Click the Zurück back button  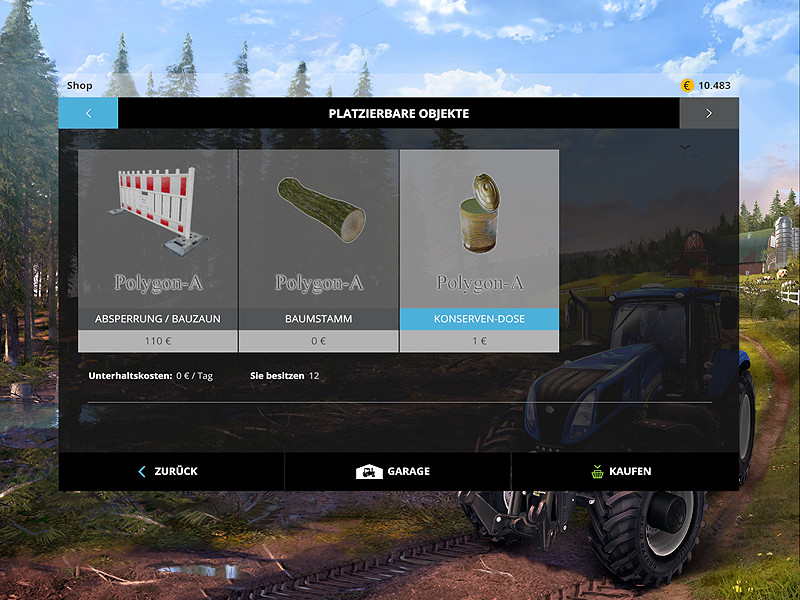[x=170, y=471]
